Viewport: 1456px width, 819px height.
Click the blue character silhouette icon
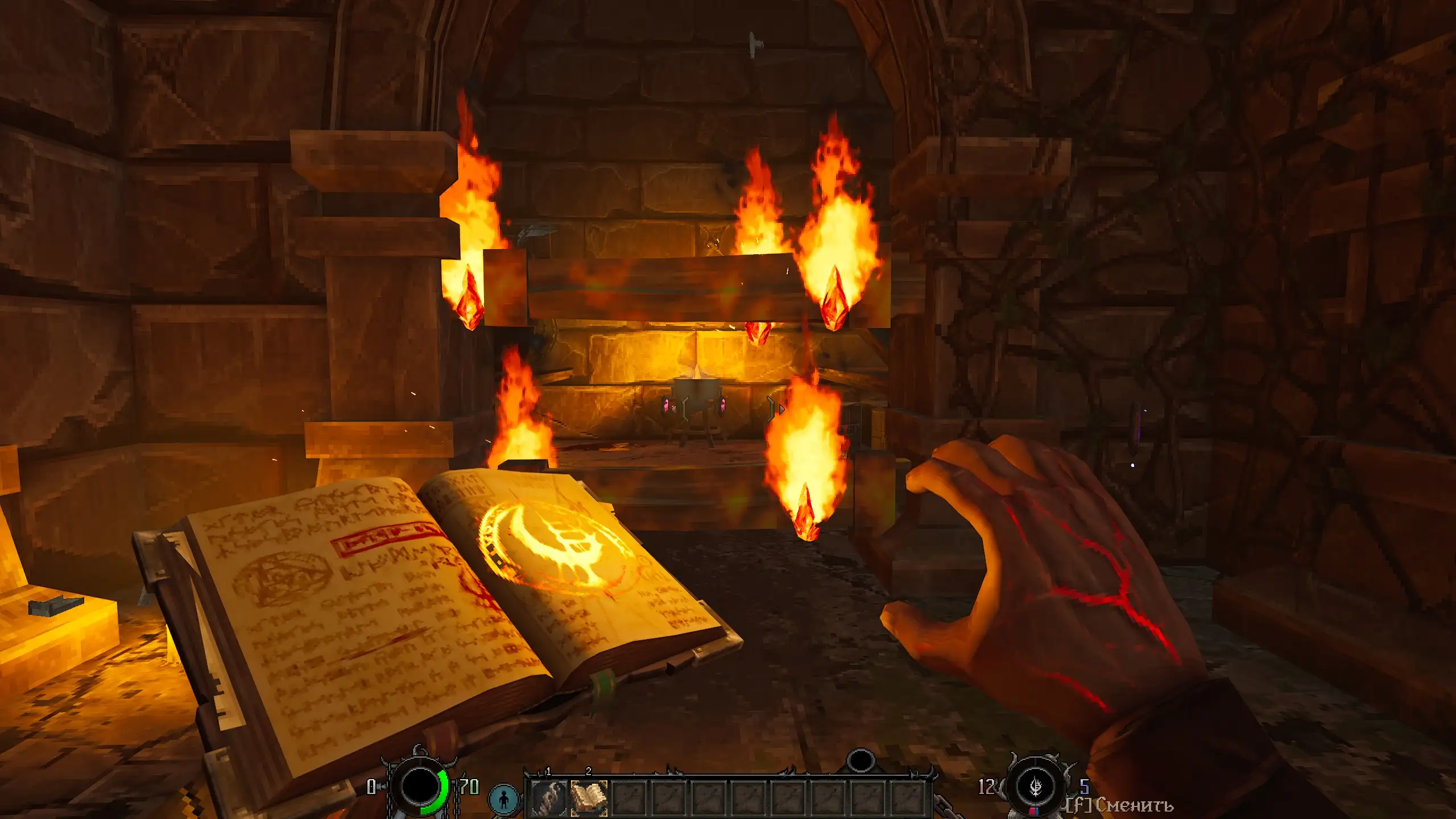504,799
